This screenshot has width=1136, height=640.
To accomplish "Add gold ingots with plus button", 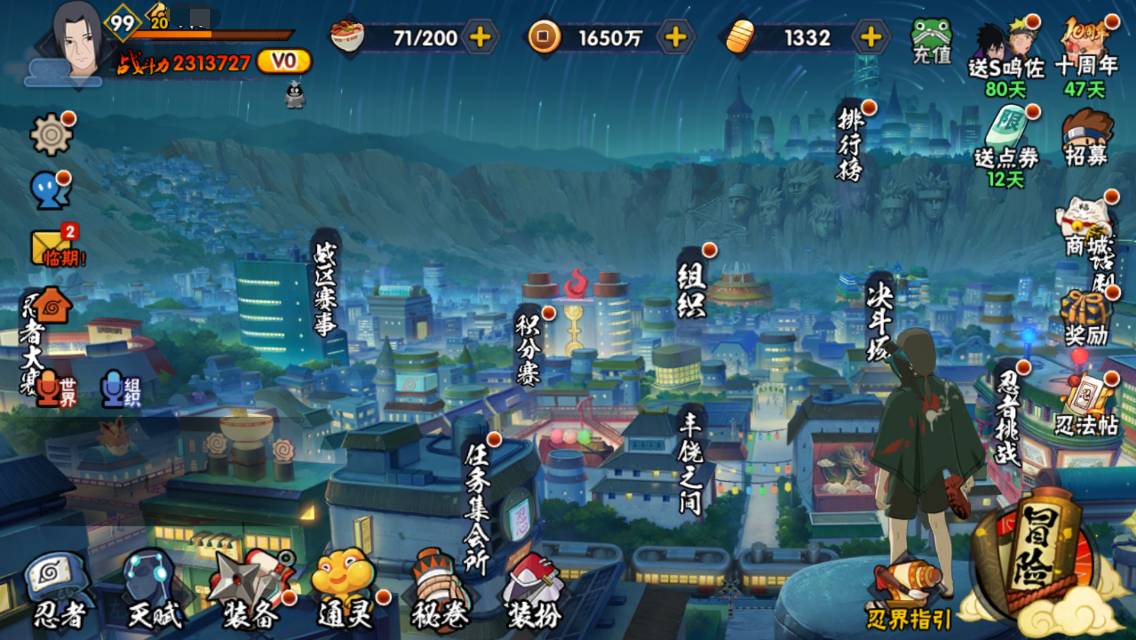I will coord(872,38).
